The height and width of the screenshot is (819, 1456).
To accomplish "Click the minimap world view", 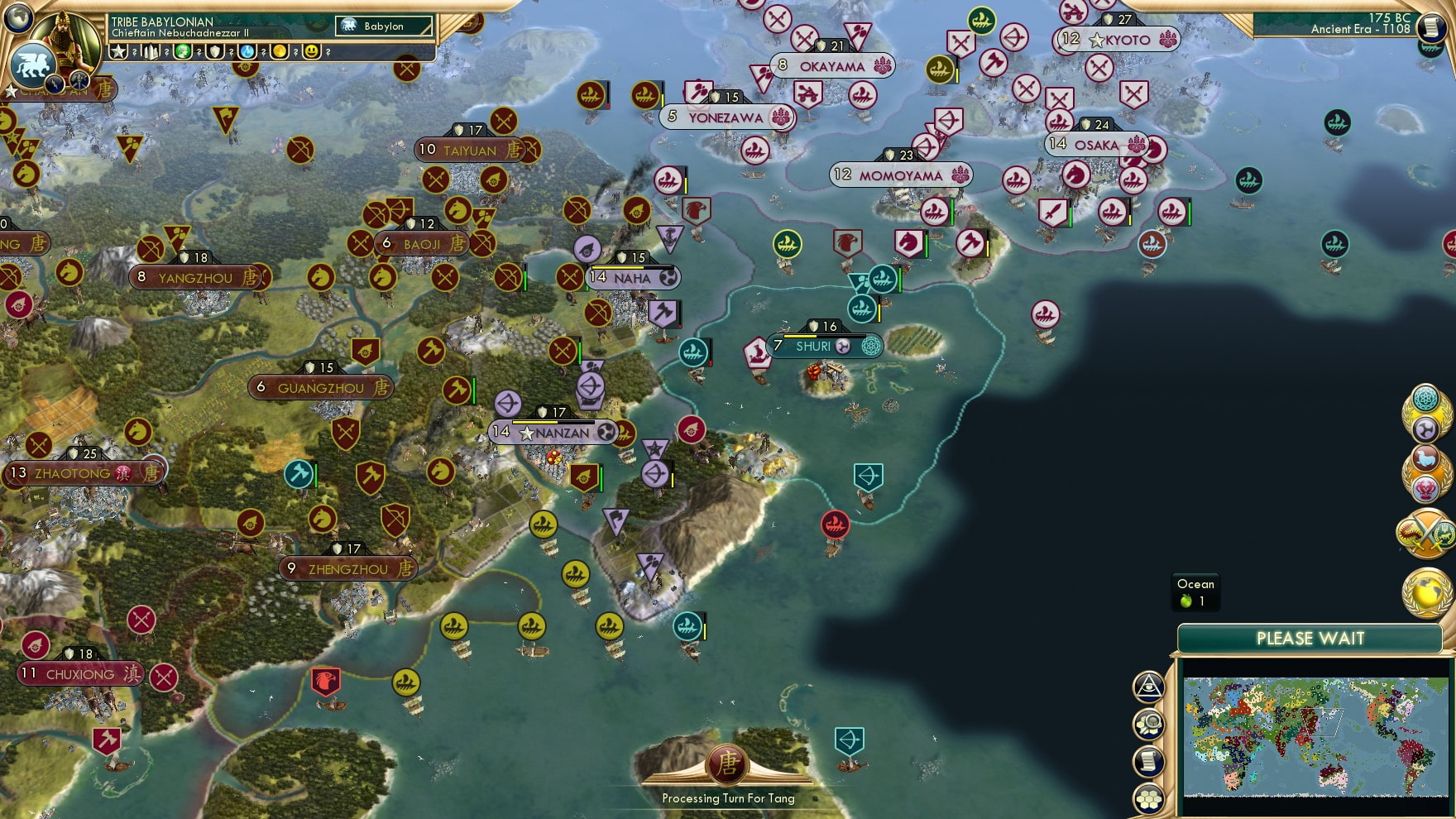I will click(1315, 736).
